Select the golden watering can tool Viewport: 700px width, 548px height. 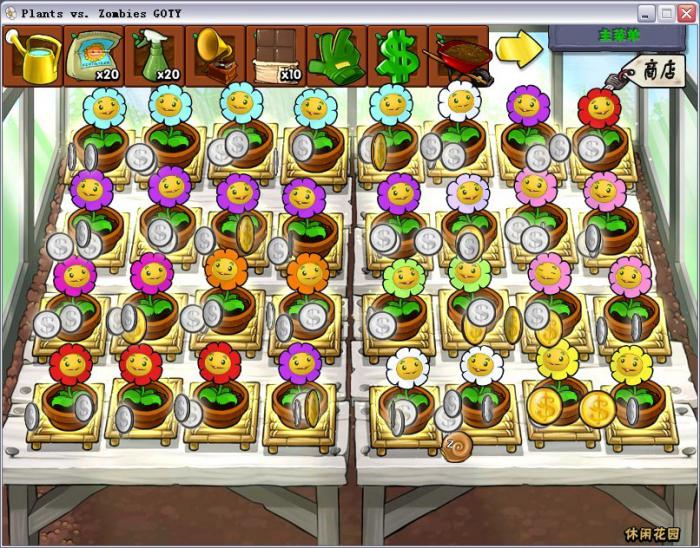pyautogui.click(x=33, y=56)
